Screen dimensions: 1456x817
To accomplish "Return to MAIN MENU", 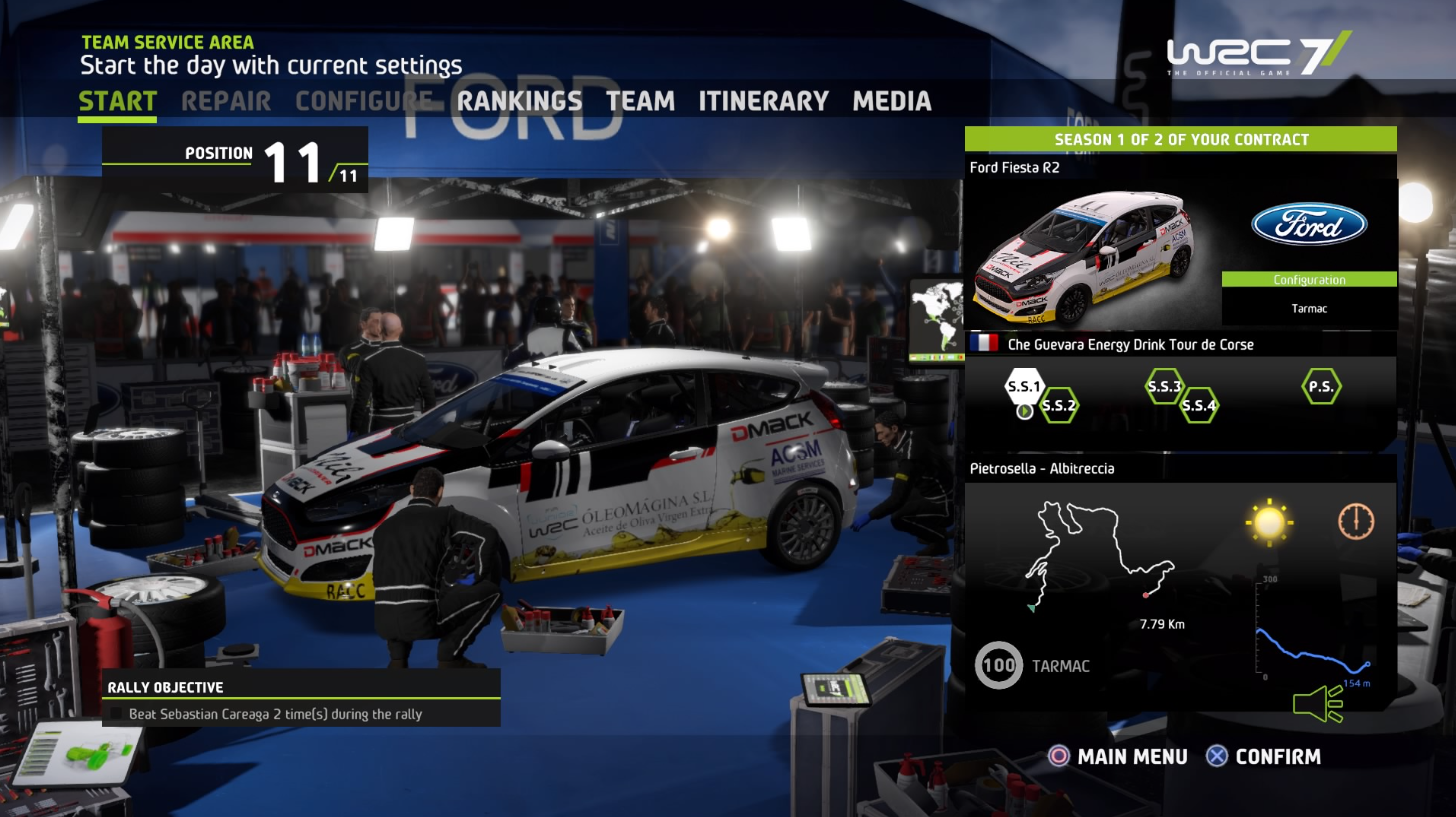I will 1134,757.
